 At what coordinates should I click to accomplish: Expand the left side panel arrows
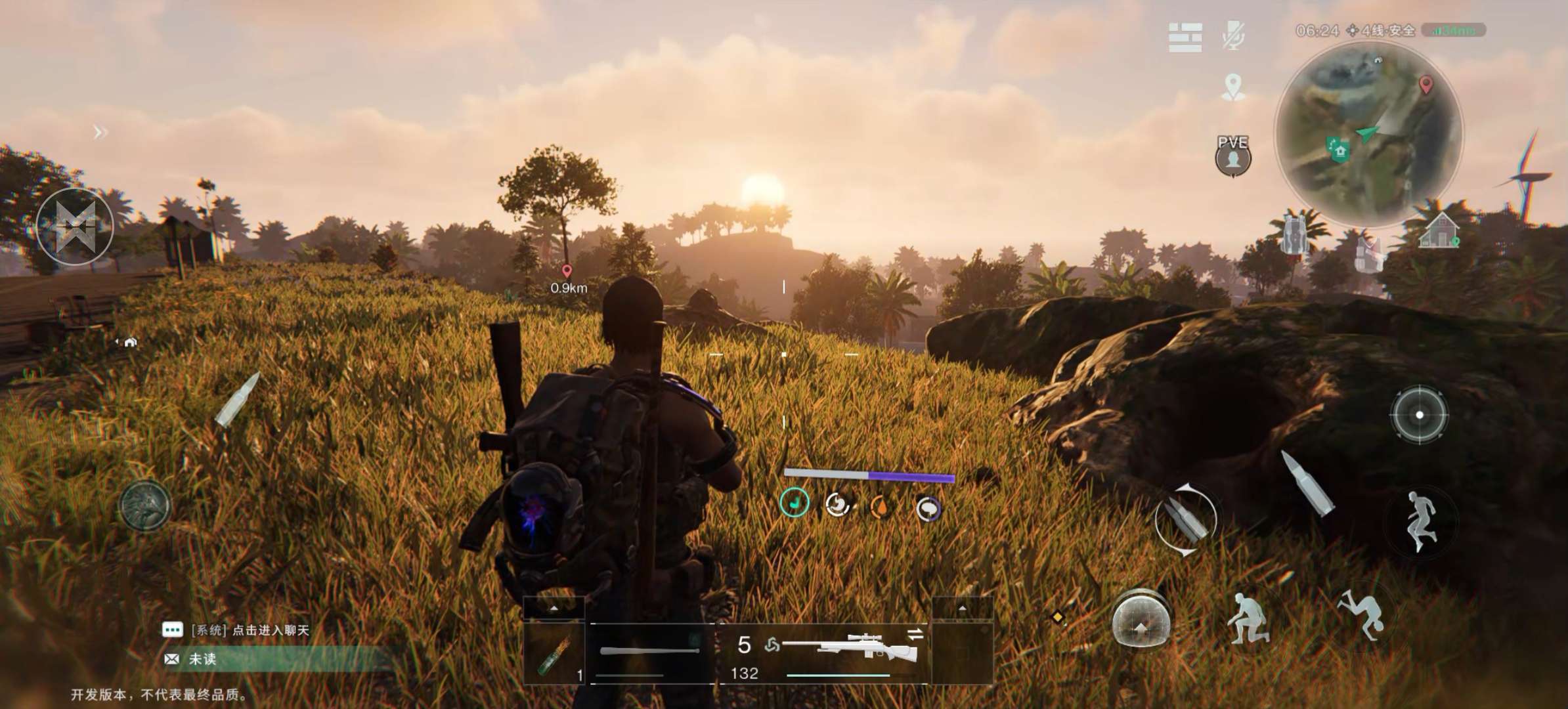click(100, 133)
